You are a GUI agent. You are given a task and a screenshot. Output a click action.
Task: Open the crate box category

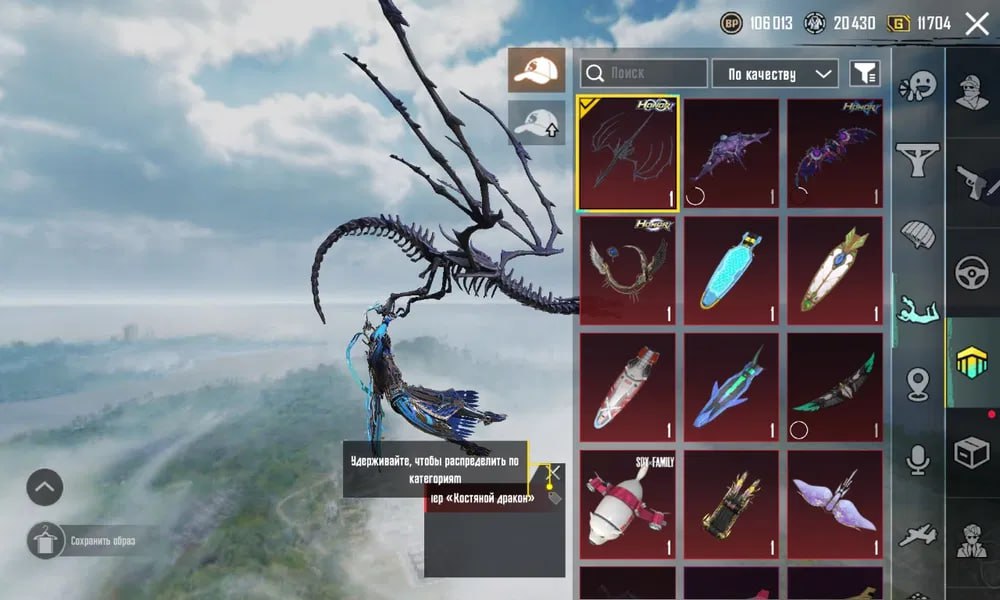[971, 453]
